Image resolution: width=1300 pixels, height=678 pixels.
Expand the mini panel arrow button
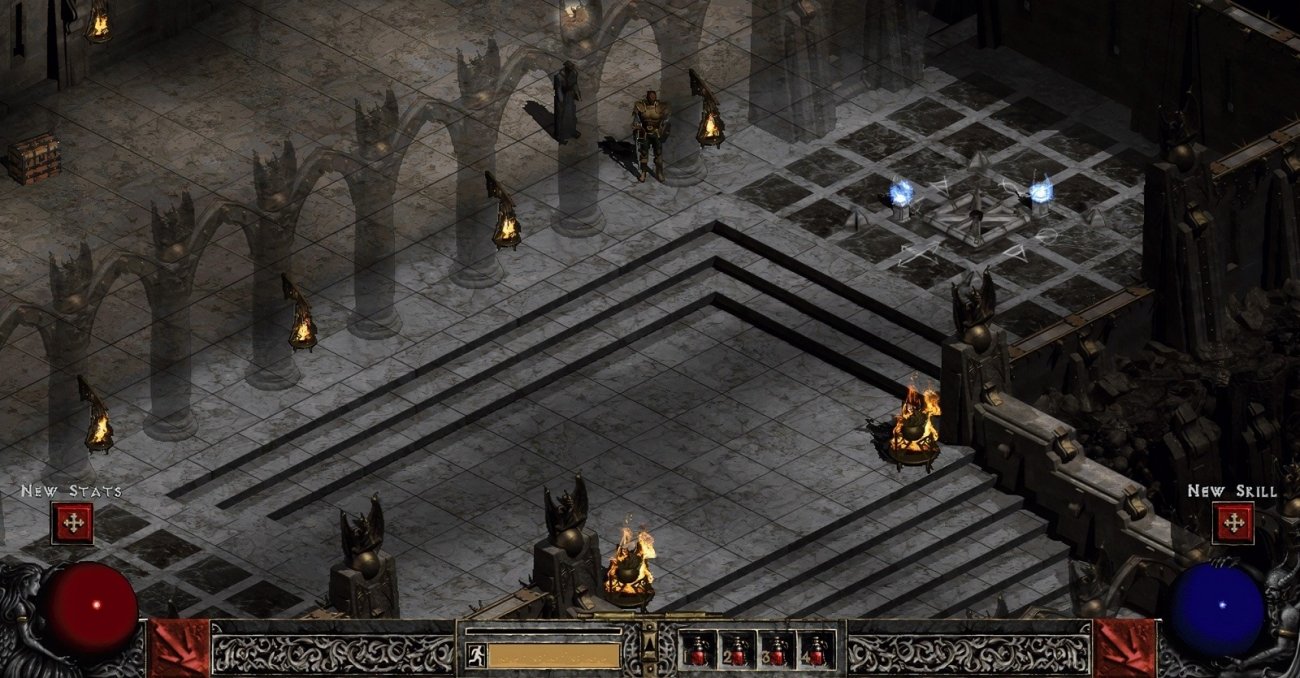coord(650,639)
